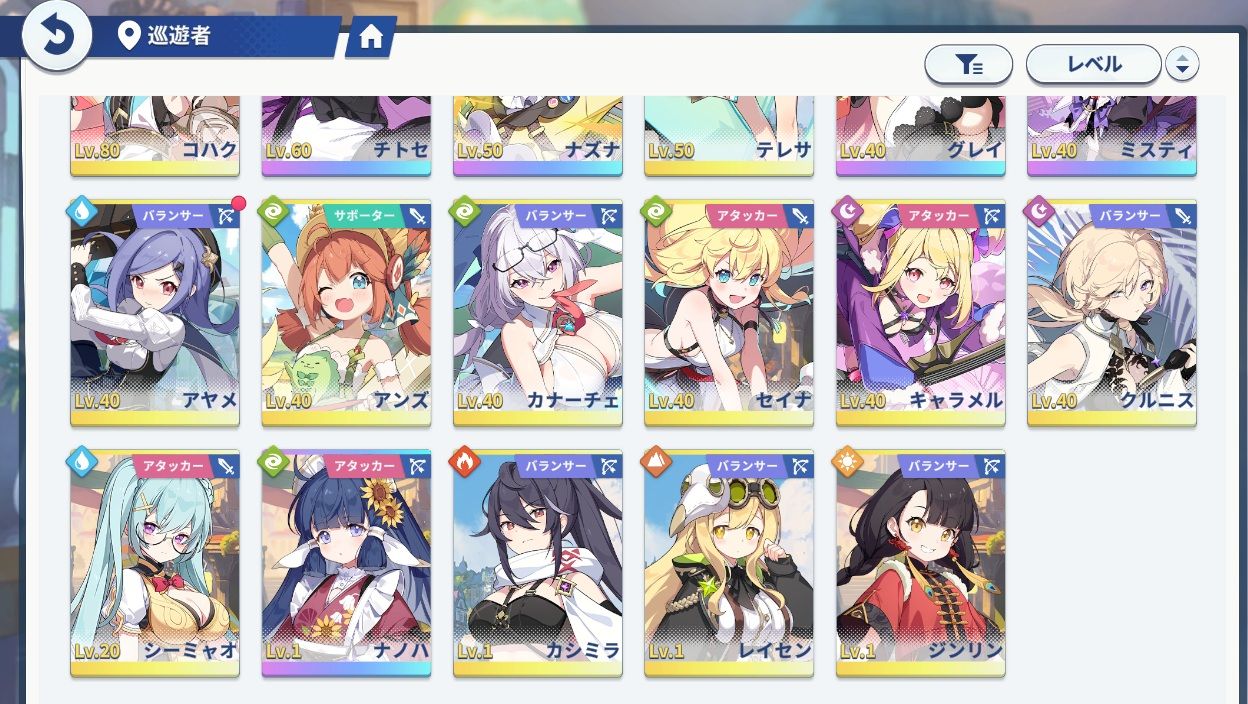Viewport: 1248px width, 704px height.
Task: Toggle the sort order arrows
Action: point(1182,65)
